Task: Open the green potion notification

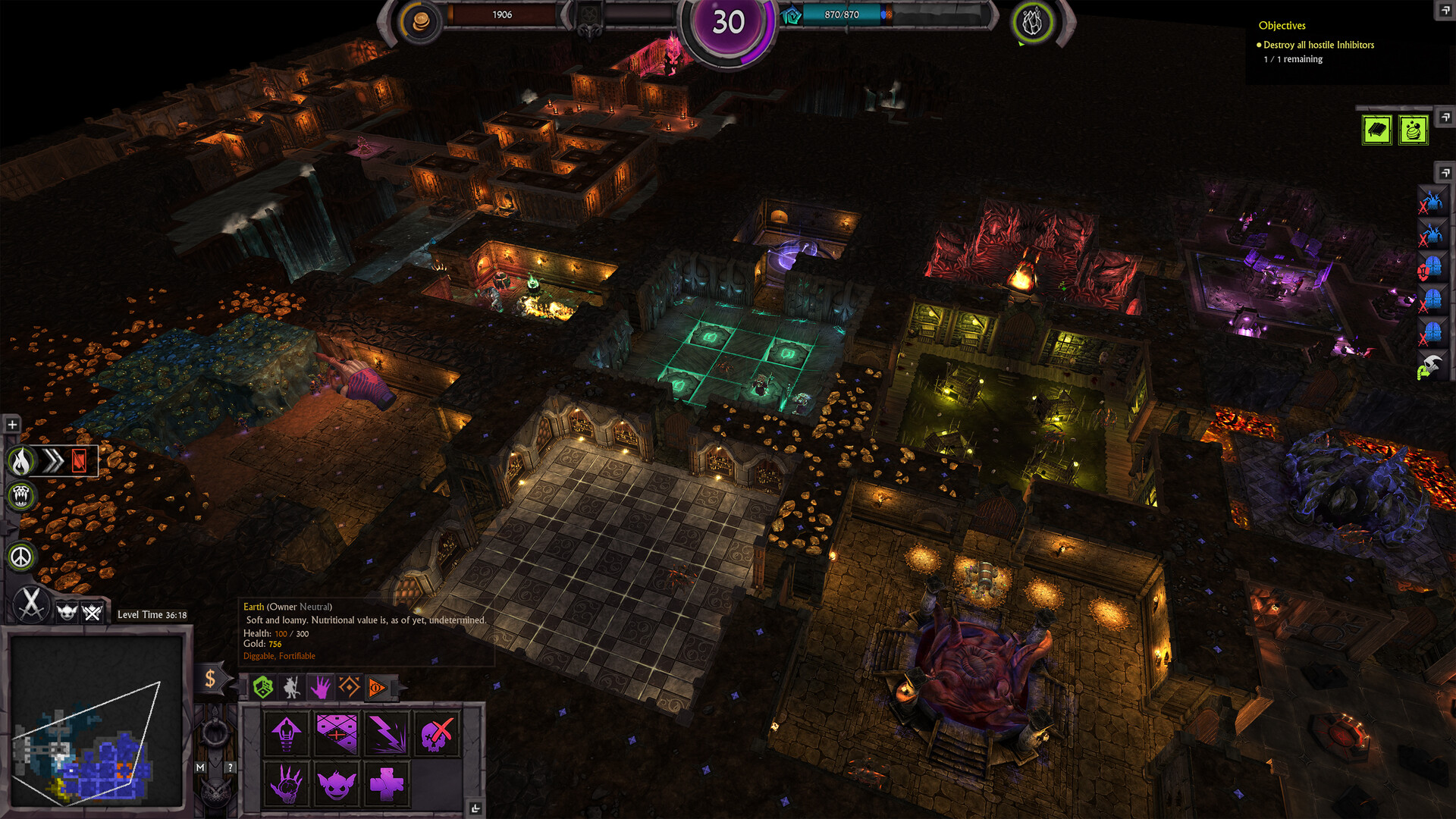Action: click(x=1412, y=130)
